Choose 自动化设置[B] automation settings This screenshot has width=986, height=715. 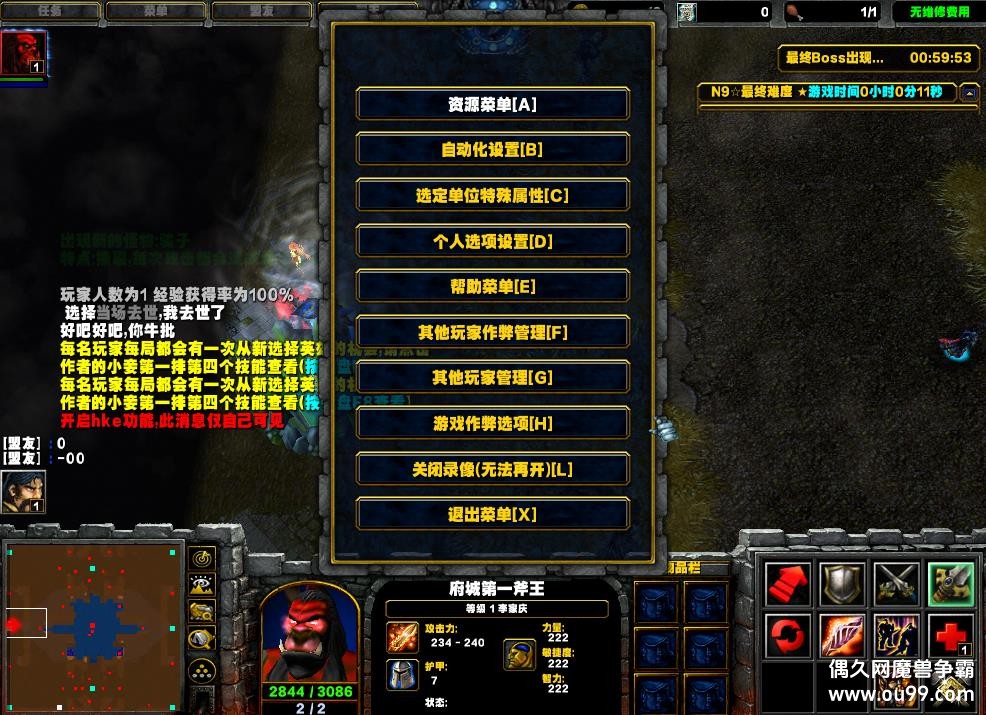pos(492,149)
